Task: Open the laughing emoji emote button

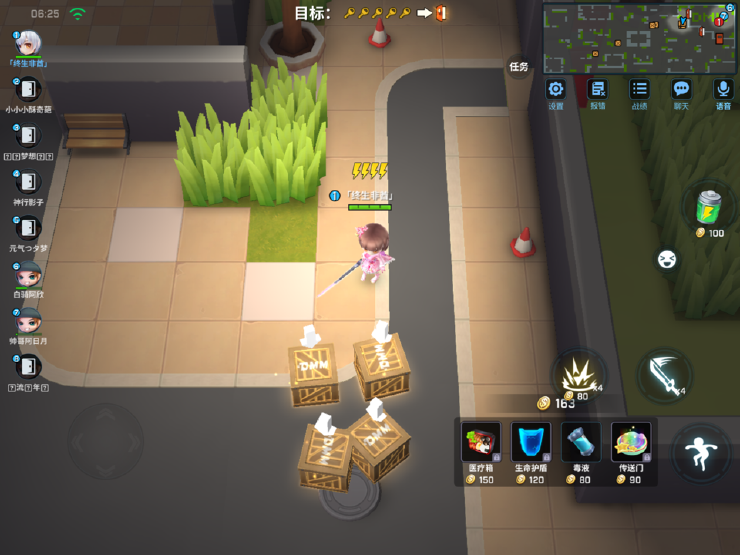Action: click(667, 260)
